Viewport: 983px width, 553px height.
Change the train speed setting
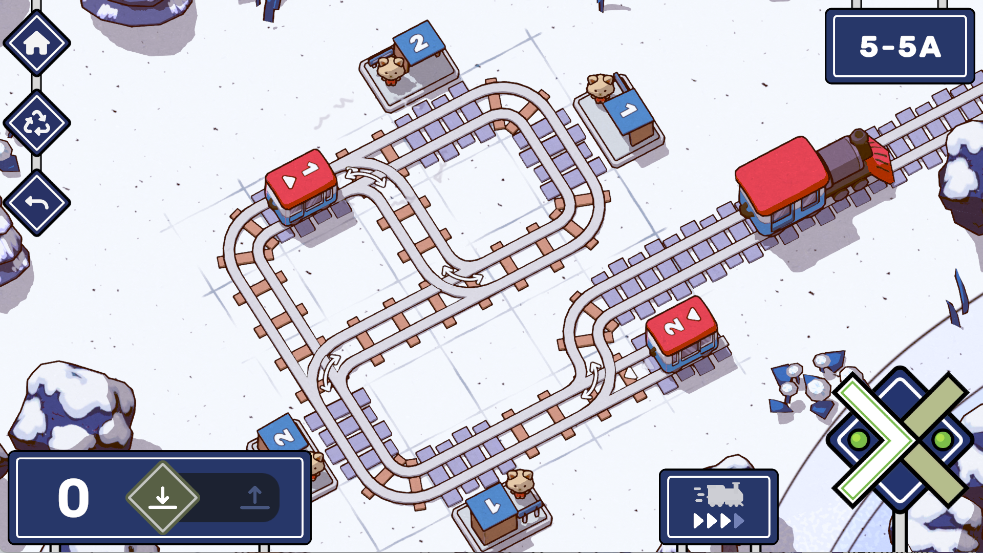coord(718,507)
